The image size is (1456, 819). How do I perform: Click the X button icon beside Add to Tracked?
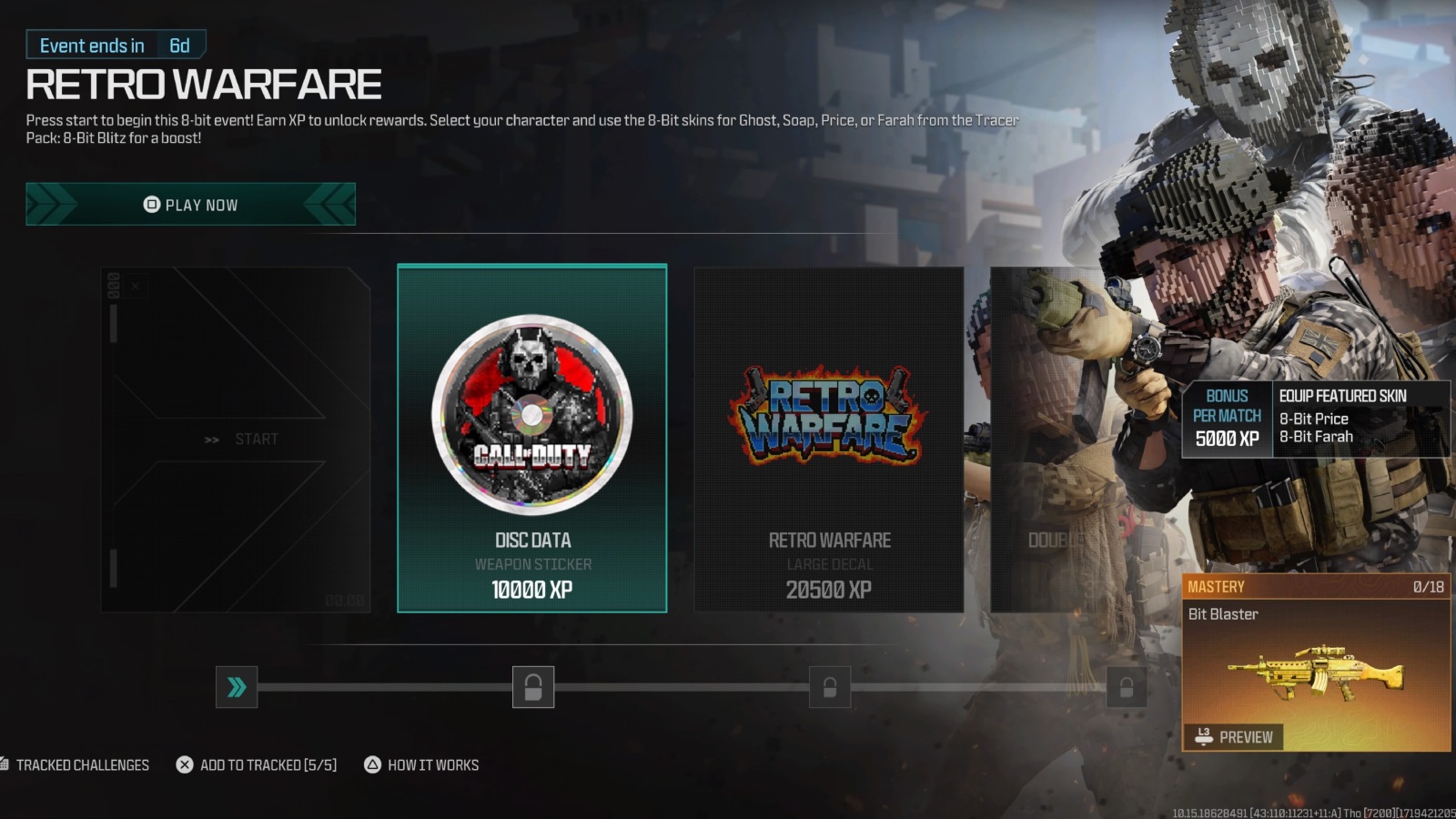pos(185,764)
